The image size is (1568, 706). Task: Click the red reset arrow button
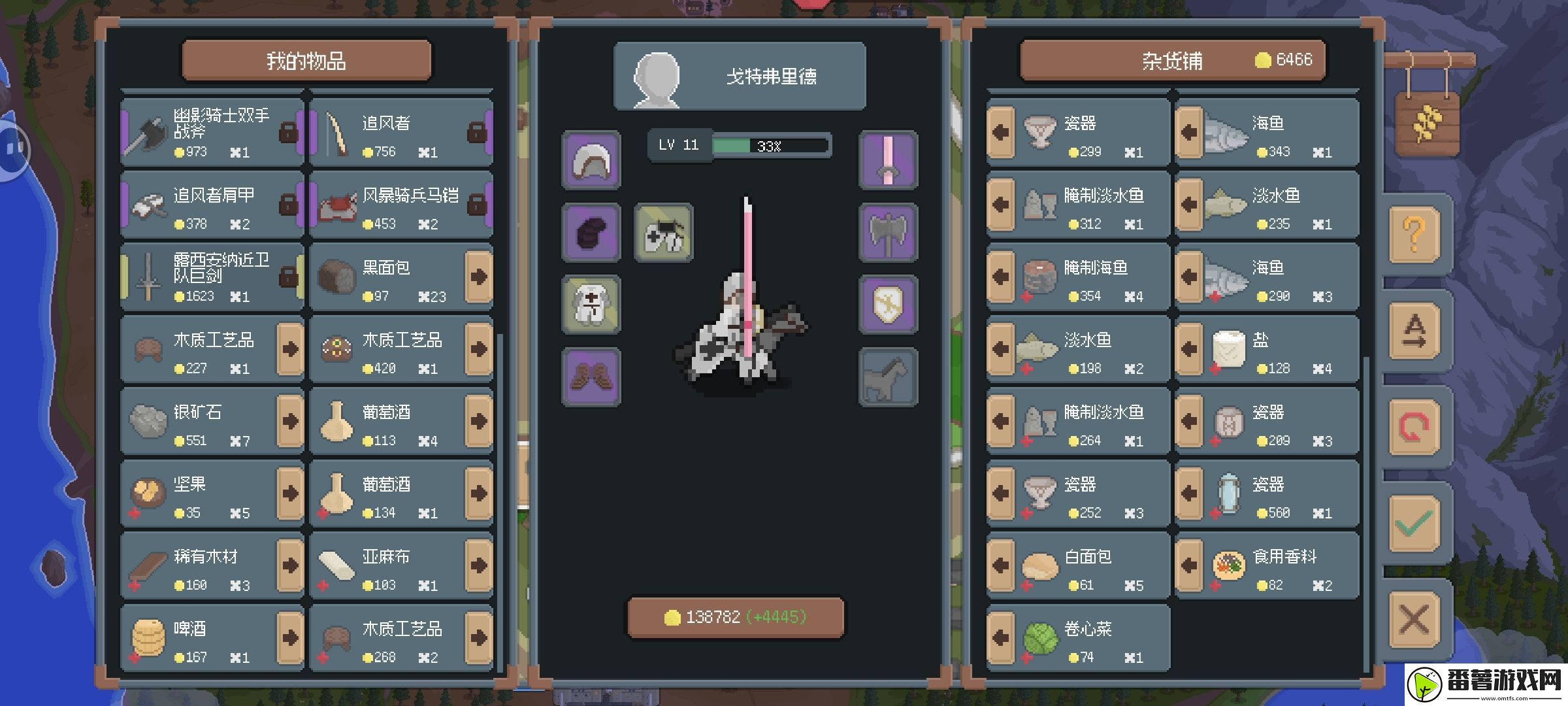tap(1414, 427)
